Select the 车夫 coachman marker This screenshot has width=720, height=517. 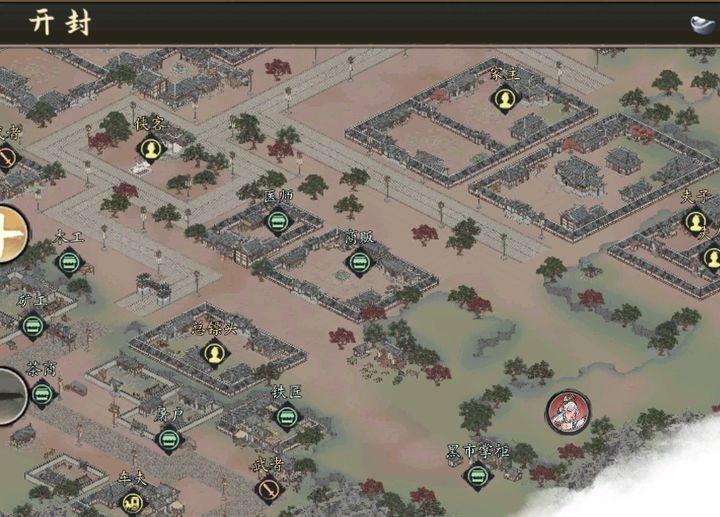(x=133, y=502)
